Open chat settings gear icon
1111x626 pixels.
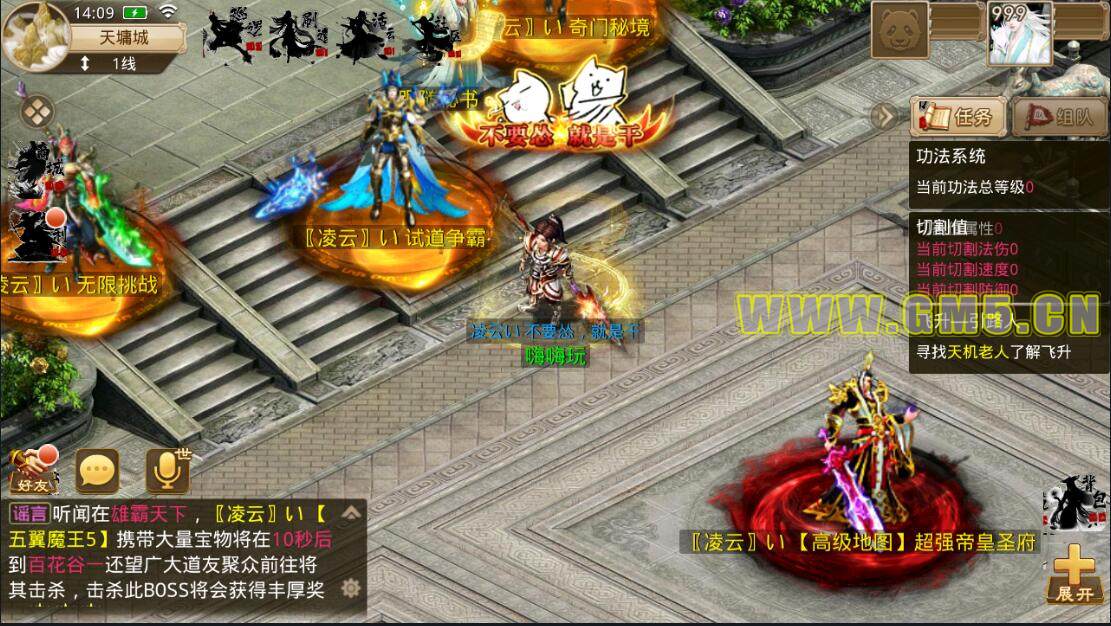[x=350, y=588]
